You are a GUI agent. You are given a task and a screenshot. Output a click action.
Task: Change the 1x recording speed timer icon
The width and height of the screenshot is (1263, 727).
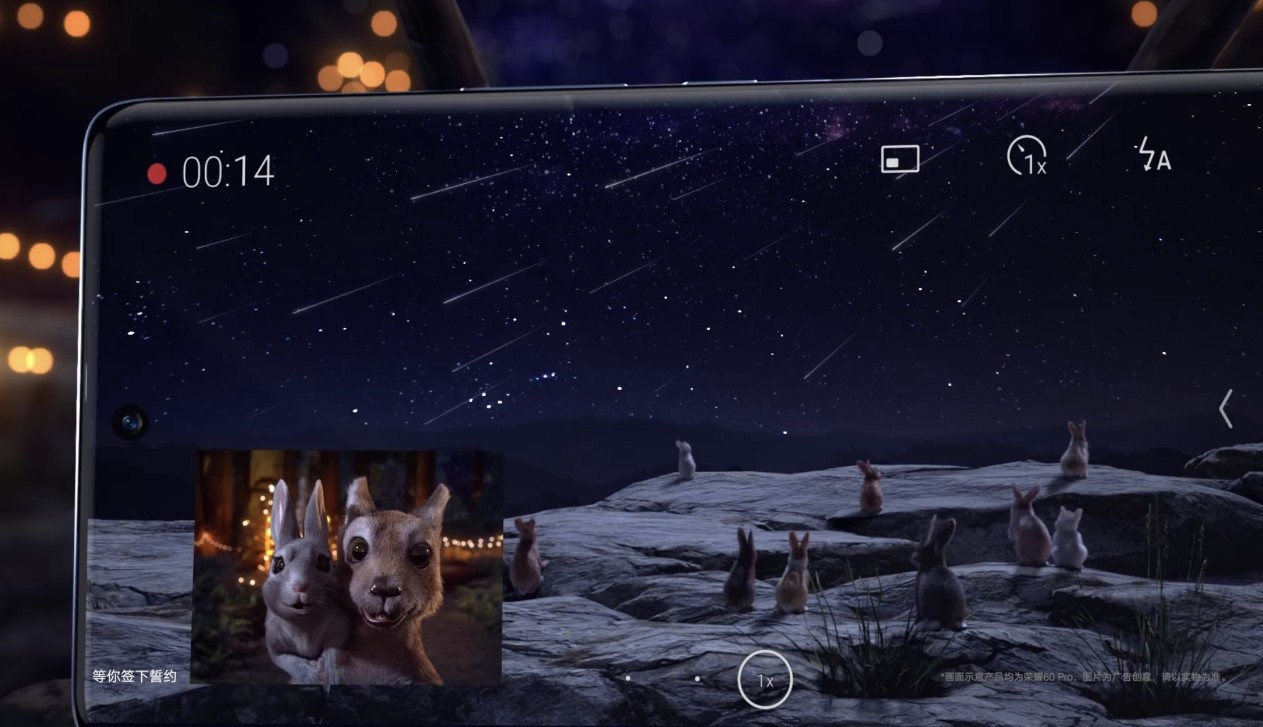tap(1026, 156)
